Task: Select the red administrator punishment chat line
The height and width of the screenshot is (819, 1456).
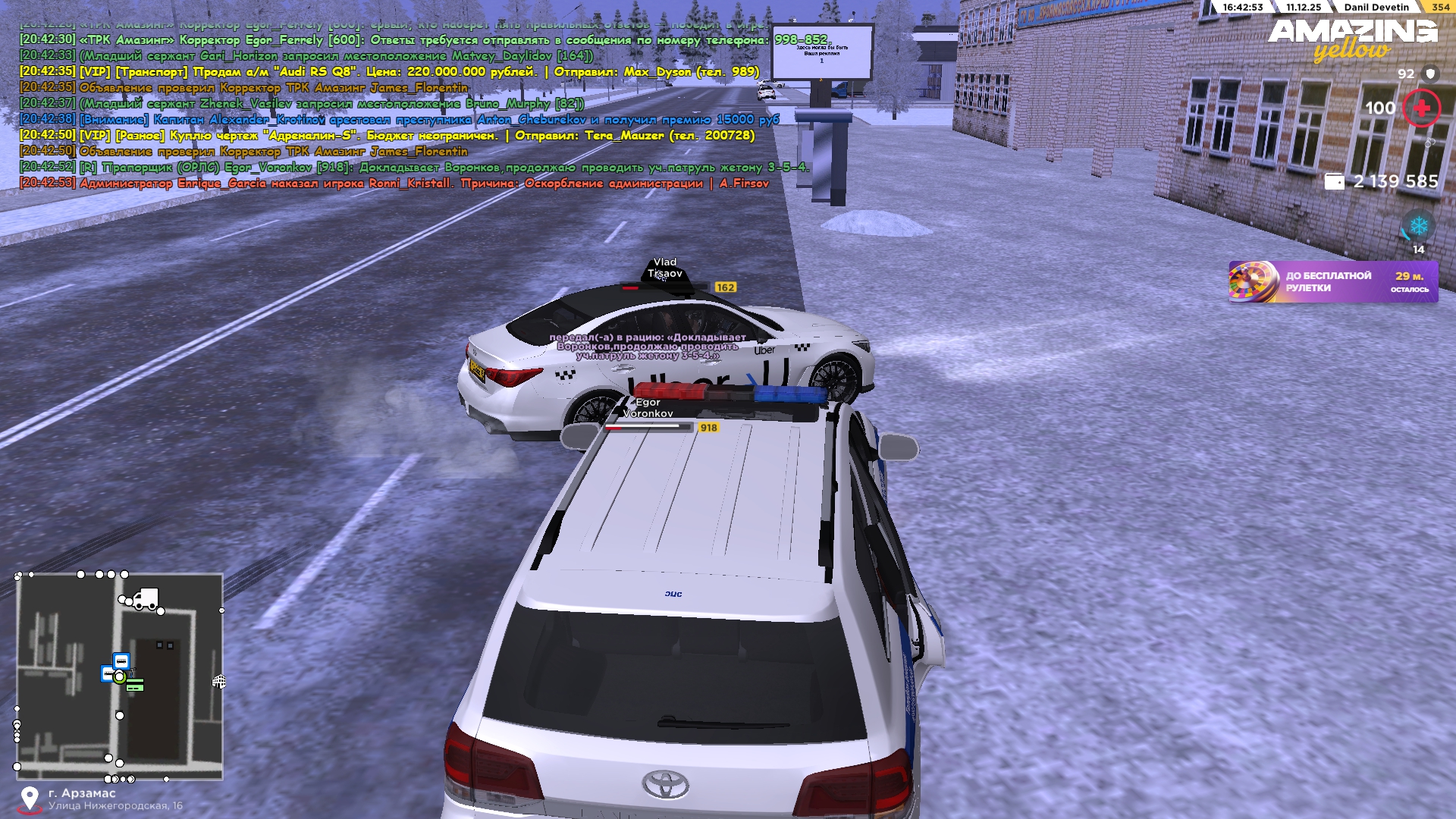Action: click(394, 184)
